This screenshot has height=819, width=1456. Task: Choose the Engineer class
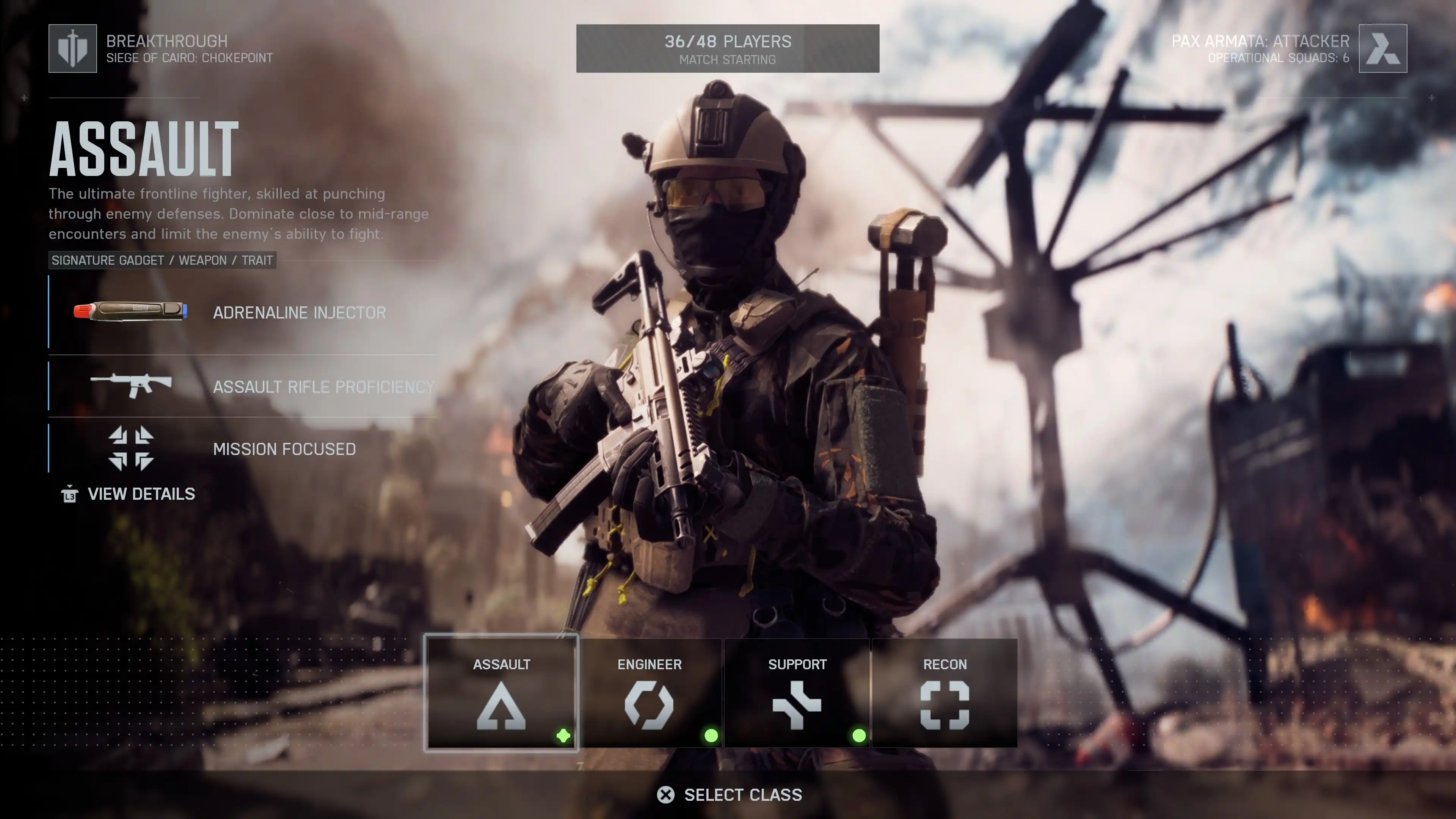650,693
